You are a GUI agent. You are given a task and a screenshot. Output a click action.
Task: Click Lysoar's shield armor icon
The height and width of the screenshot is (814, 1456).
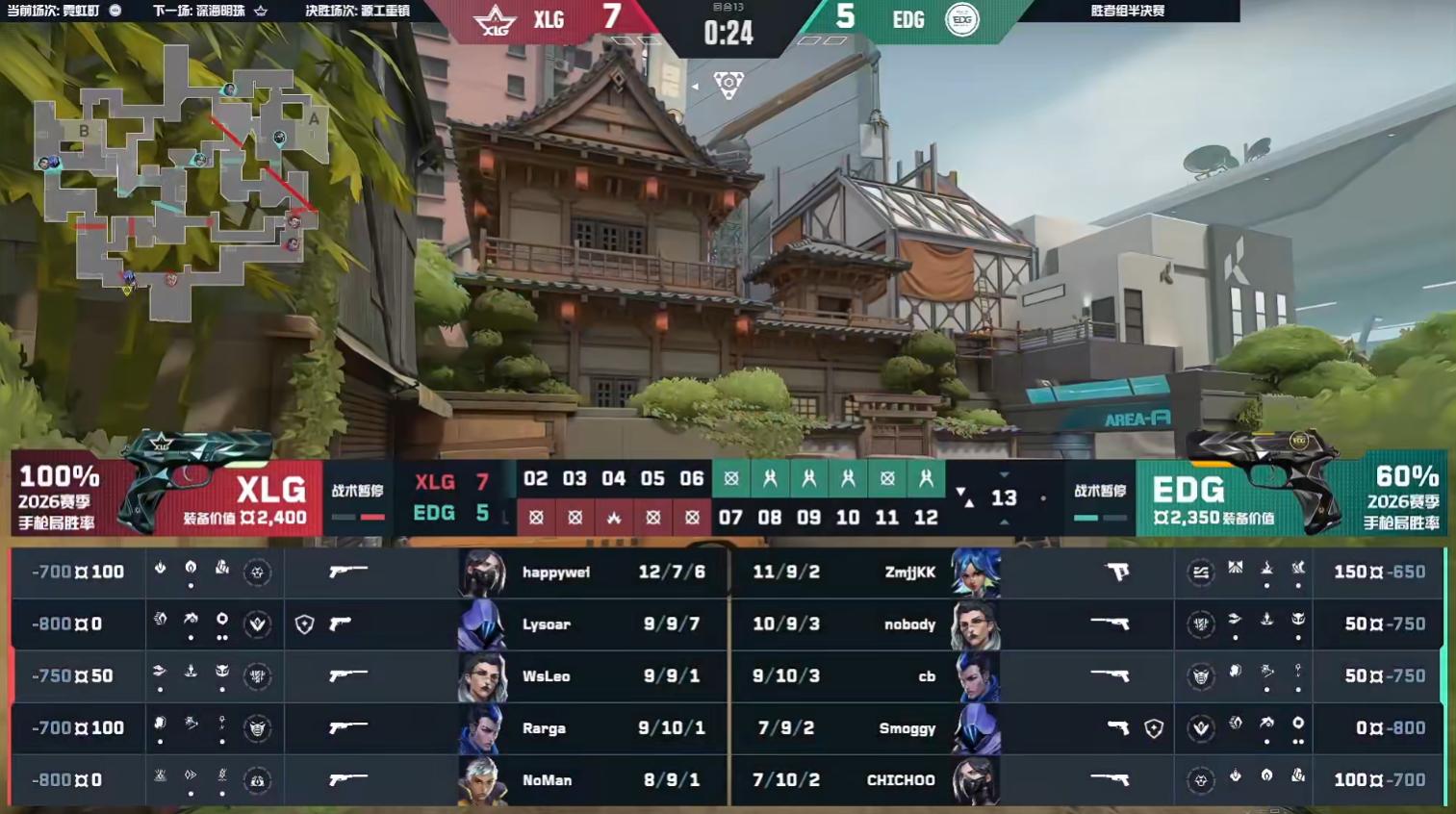[x=304, y=624]
